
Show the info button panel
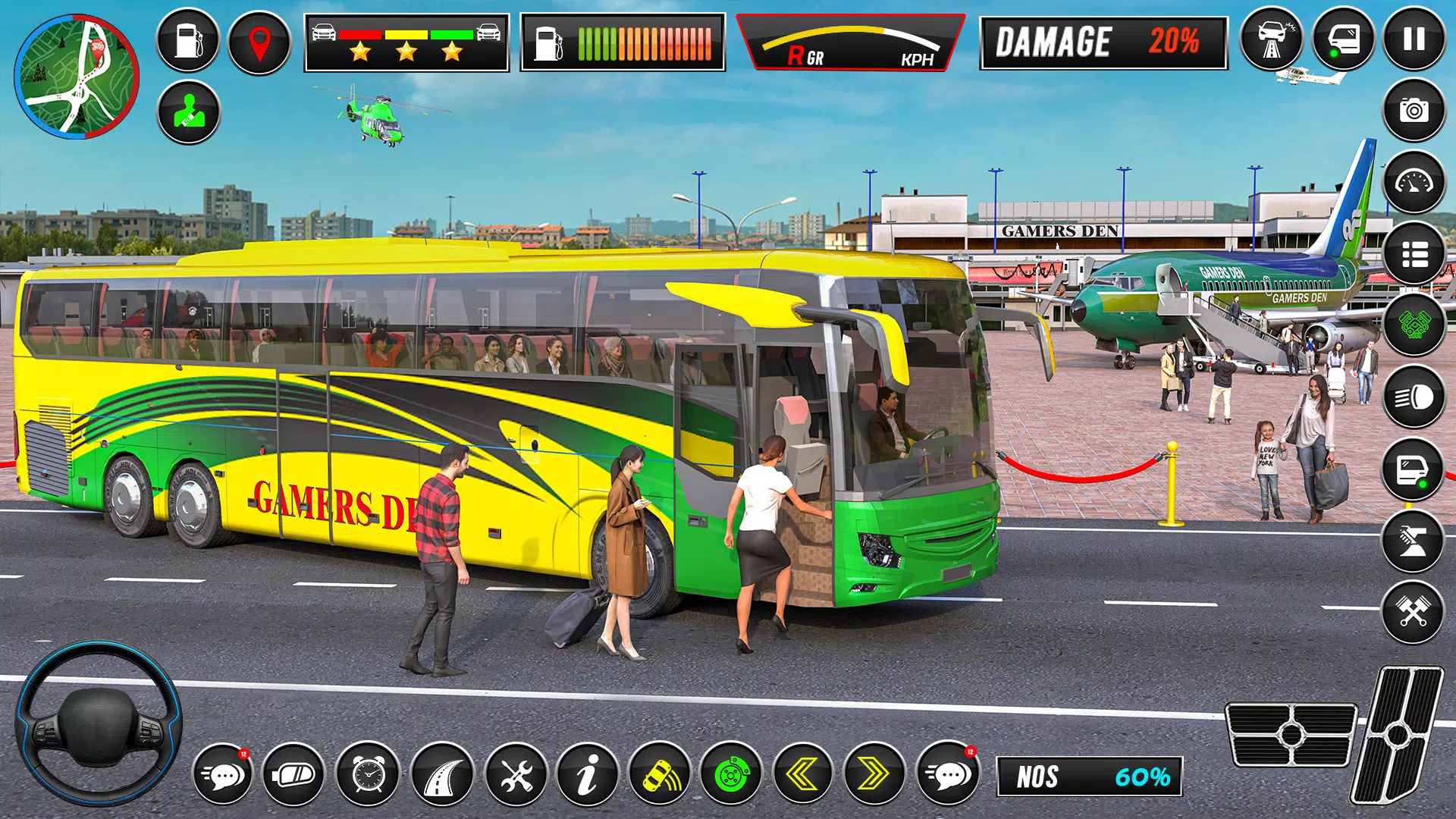(588, 774)
